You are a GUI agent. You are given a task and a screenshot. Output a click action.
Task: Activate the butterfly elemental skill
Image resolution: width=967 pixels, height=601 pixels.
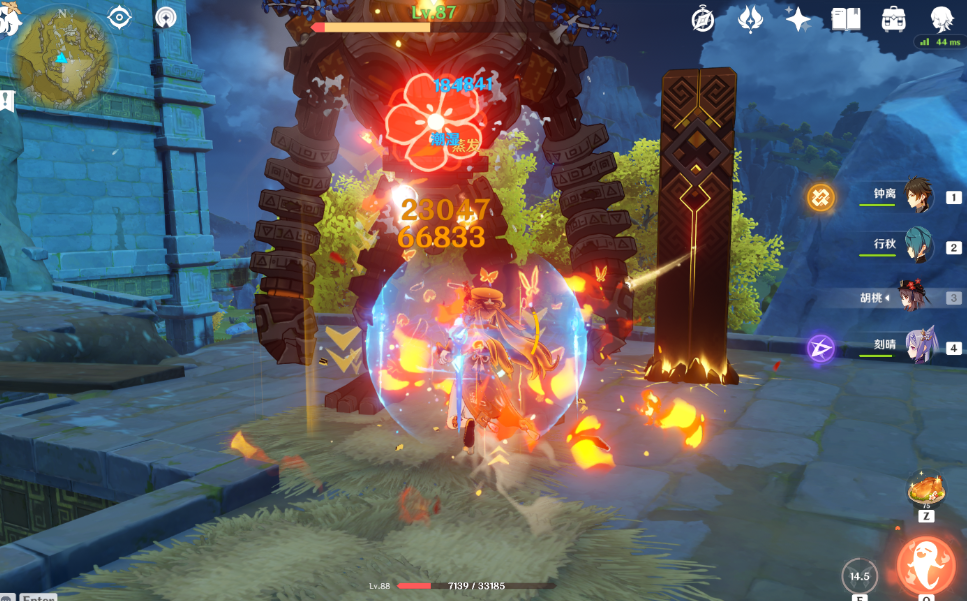tap(858, 576)
